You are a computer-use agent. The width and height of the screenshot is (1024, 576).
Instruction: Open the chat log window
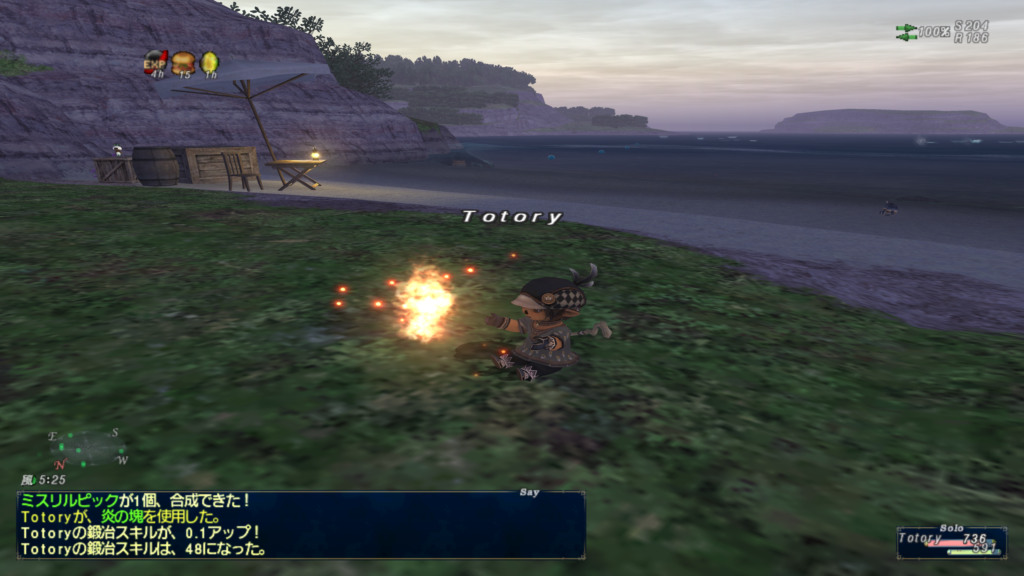click(300, 524)
